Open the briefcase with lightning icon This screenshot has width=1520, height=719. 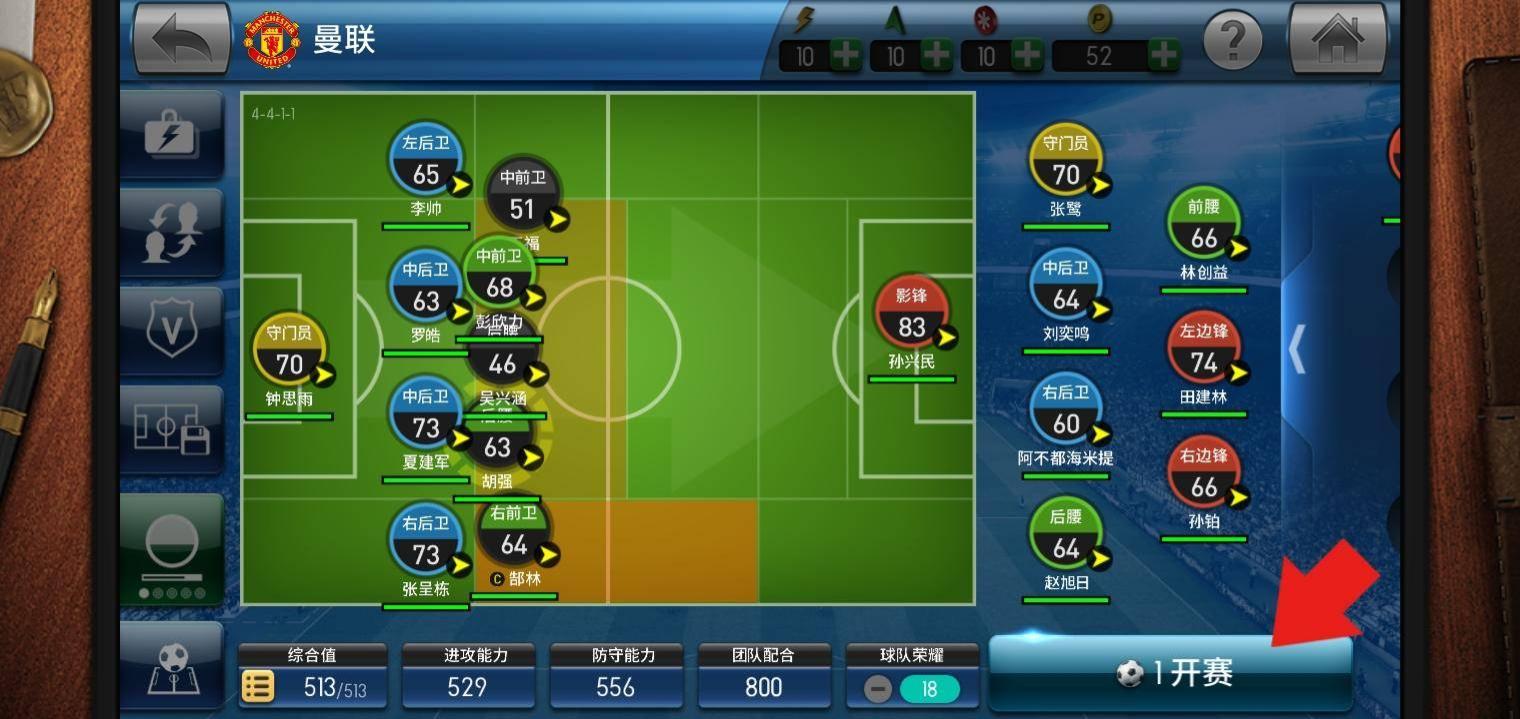pos(171,134)
